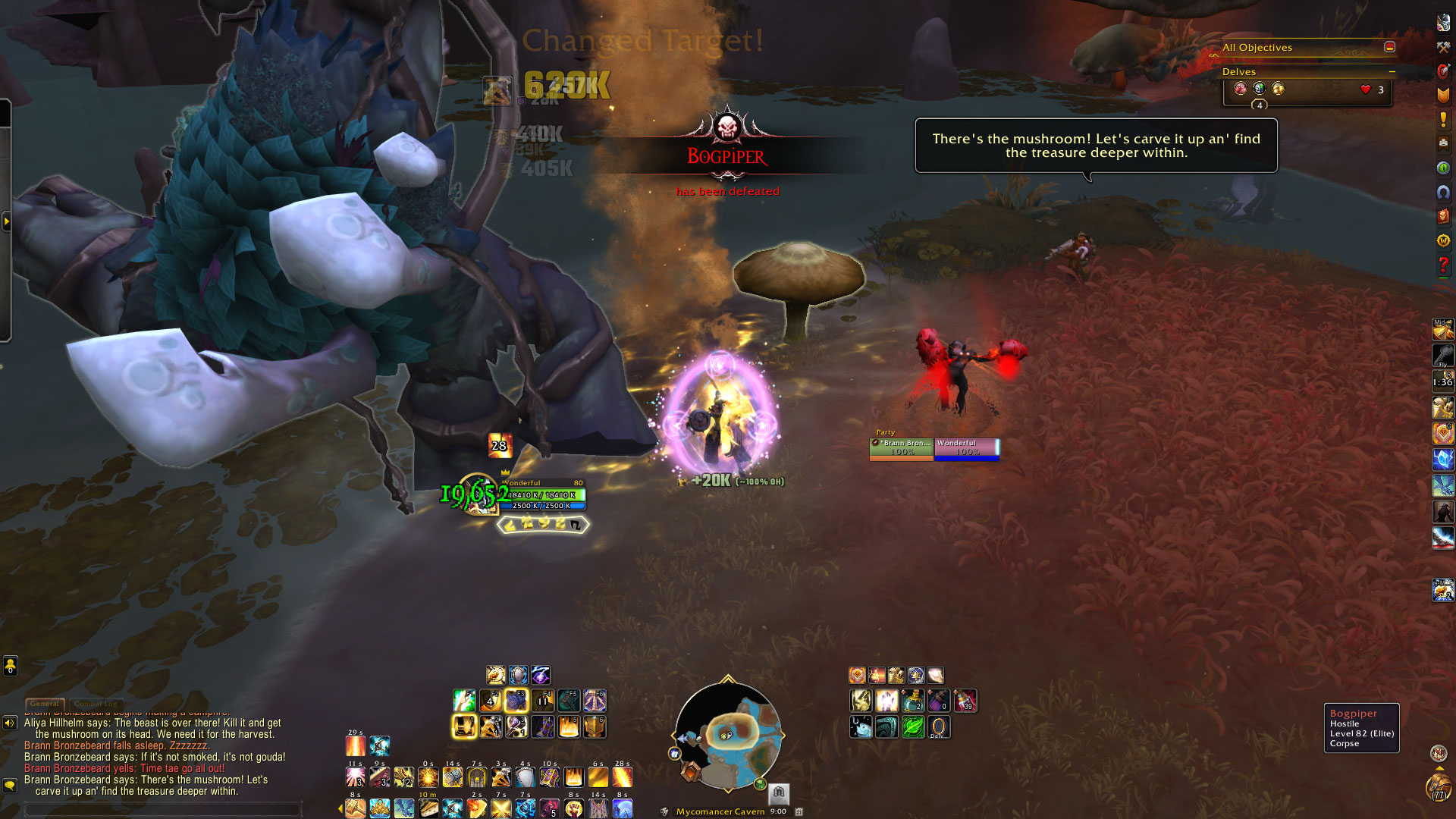Select the General chat tab
The image size is (1456, 819).
[x=45, y=704]
